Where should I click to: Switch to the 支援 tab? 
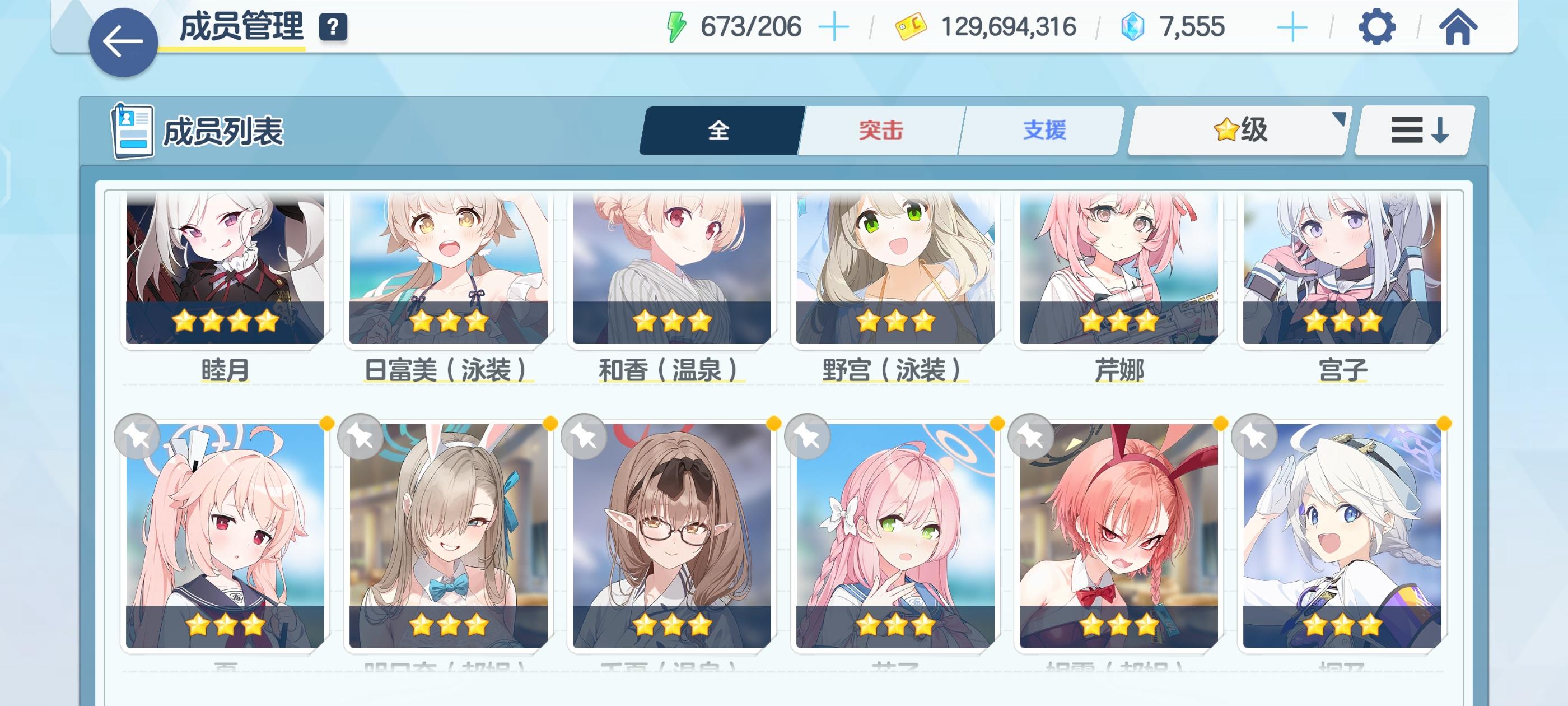[1043, 130]
